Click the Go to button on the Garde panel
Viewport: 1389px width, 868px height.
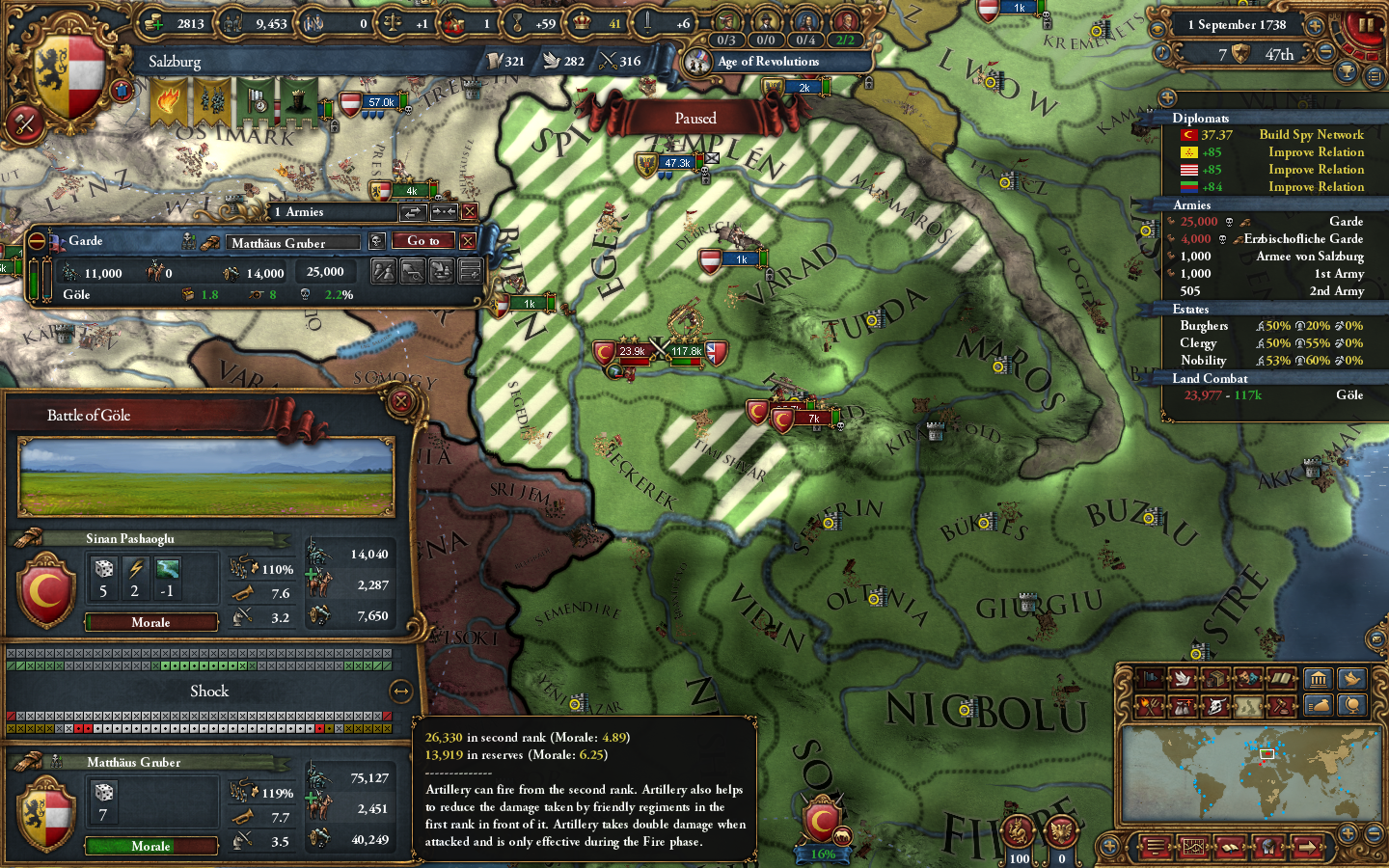point(422,241)
